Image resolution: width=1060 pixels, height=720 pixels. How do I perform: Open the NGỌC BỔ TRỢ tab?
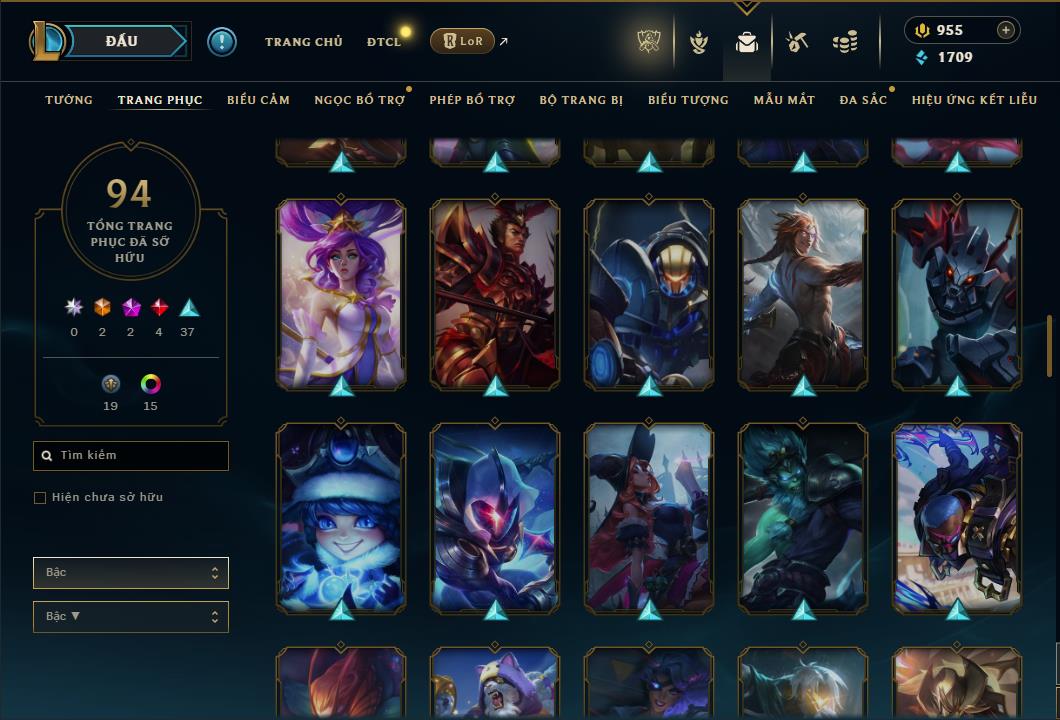359,100
